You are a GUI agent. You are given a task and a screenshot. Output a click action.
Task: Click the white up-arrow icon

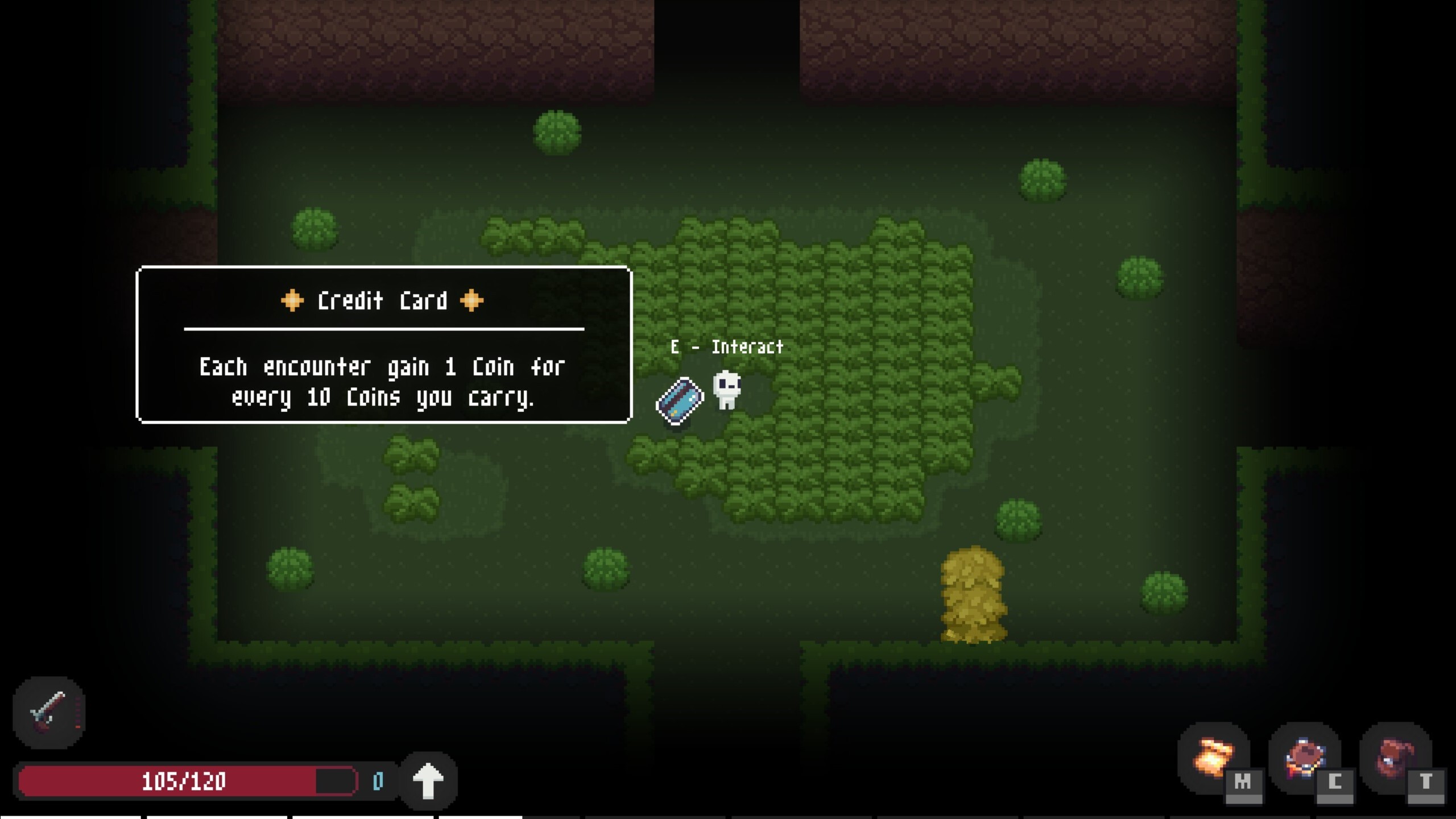[x=428, y=780]
